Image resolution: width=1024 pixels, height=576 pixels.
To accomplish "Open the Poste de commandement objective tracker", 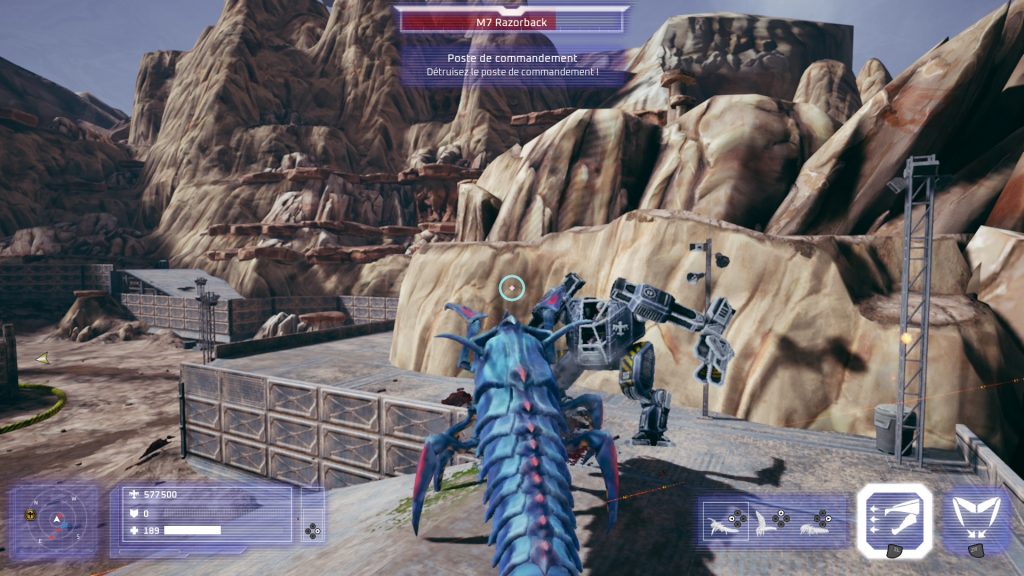I will (x=512, y=64).
